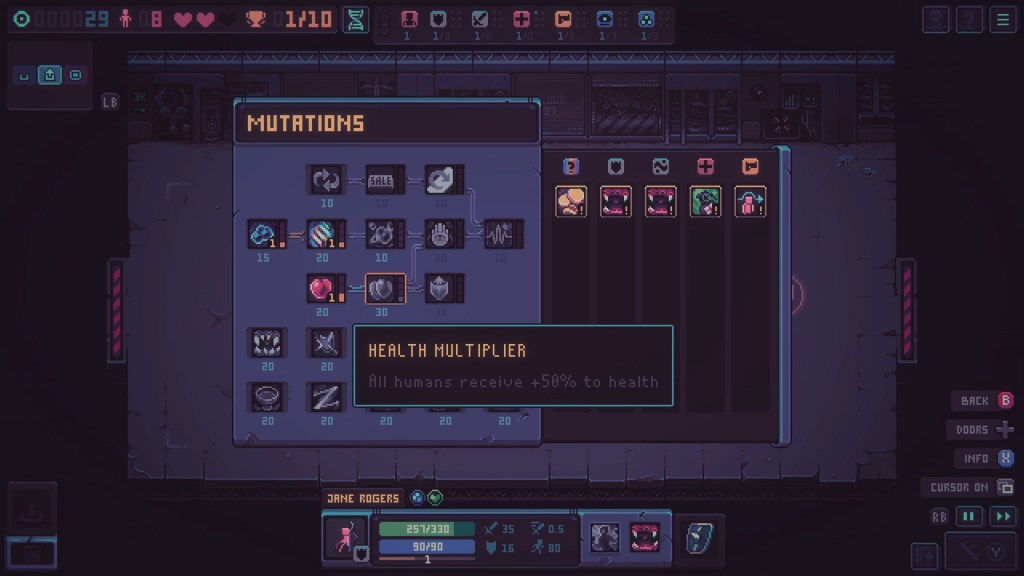Image resolution: width=1024 pixels, height=576 pixels.
Task: Select the armored helmet mutation node
Action: click(444, 289)
